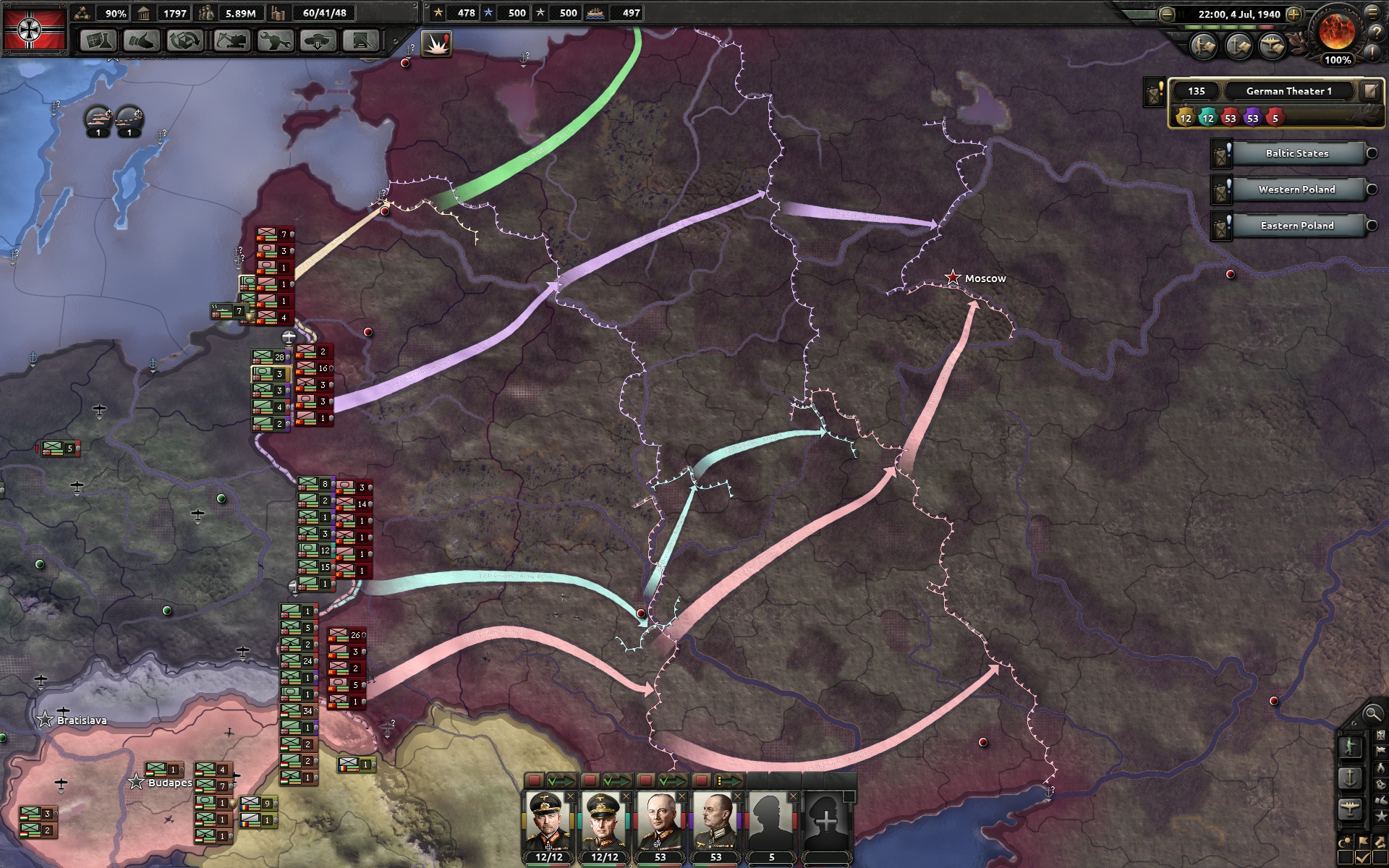Image resolution: width=1389 pixels, height=868 pixels.
Task: Select the Western Poland theater
Action: click(x=1296, y=190)
